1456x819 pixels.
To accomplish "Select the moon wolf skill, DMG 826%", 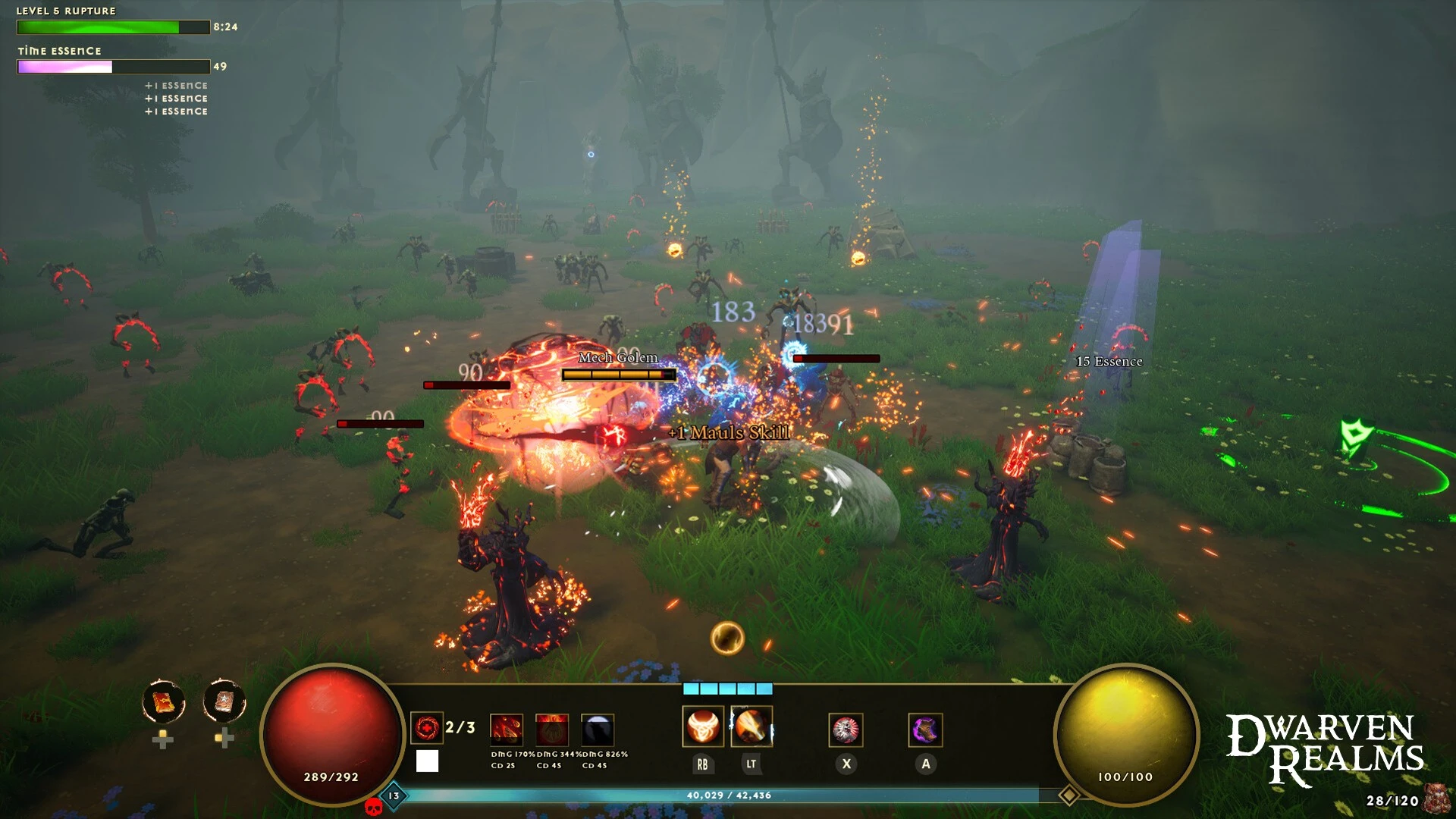I will 598,730.
